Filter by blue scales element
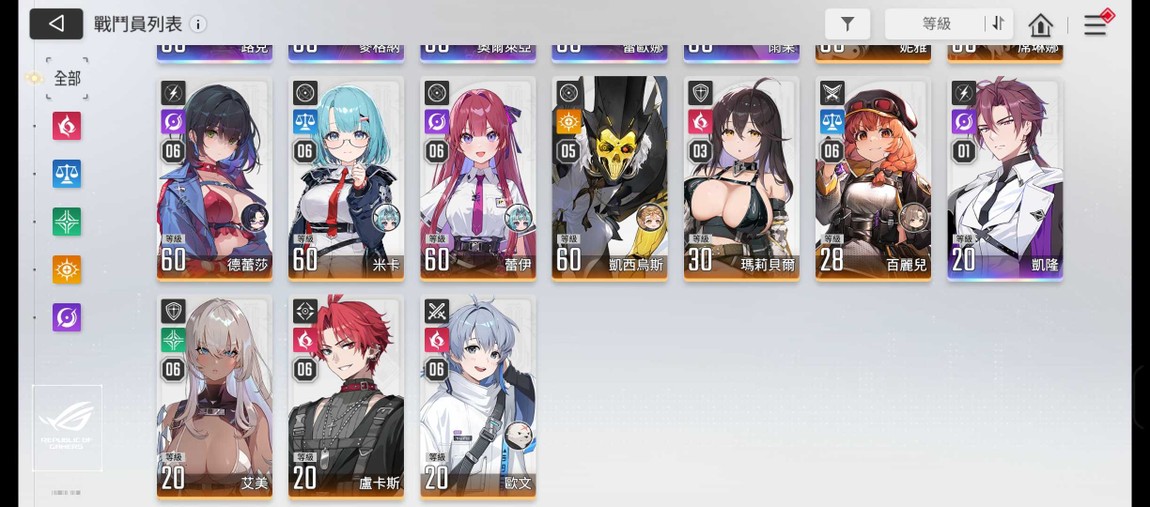Screen dimensions: 1150x507 [x=67, y=174]
